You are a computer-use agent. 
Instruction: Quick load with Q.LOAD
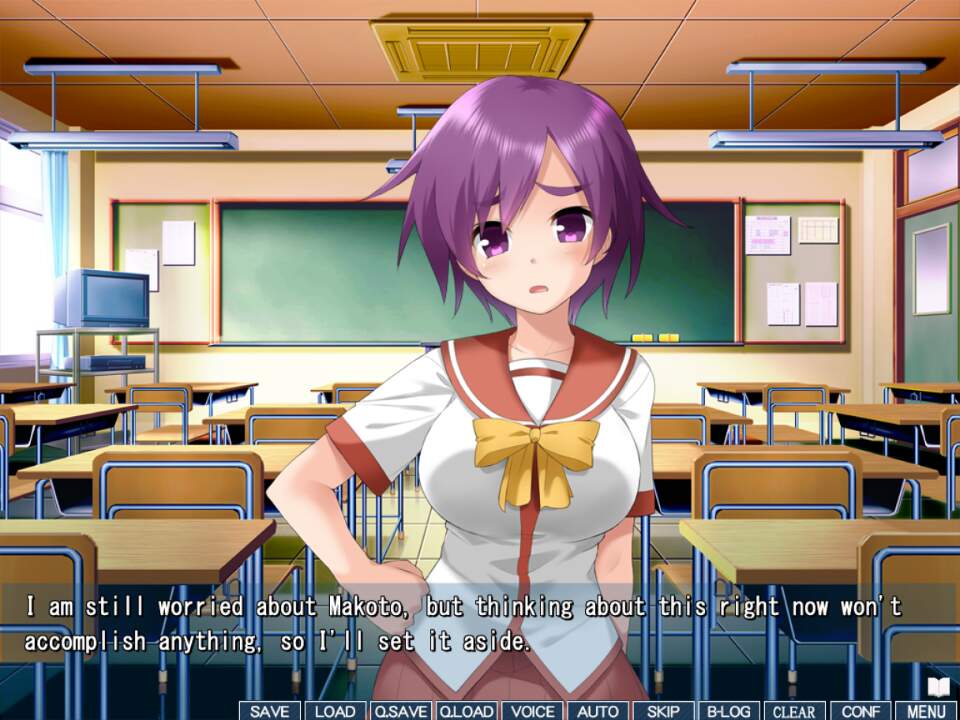(466, 711)
